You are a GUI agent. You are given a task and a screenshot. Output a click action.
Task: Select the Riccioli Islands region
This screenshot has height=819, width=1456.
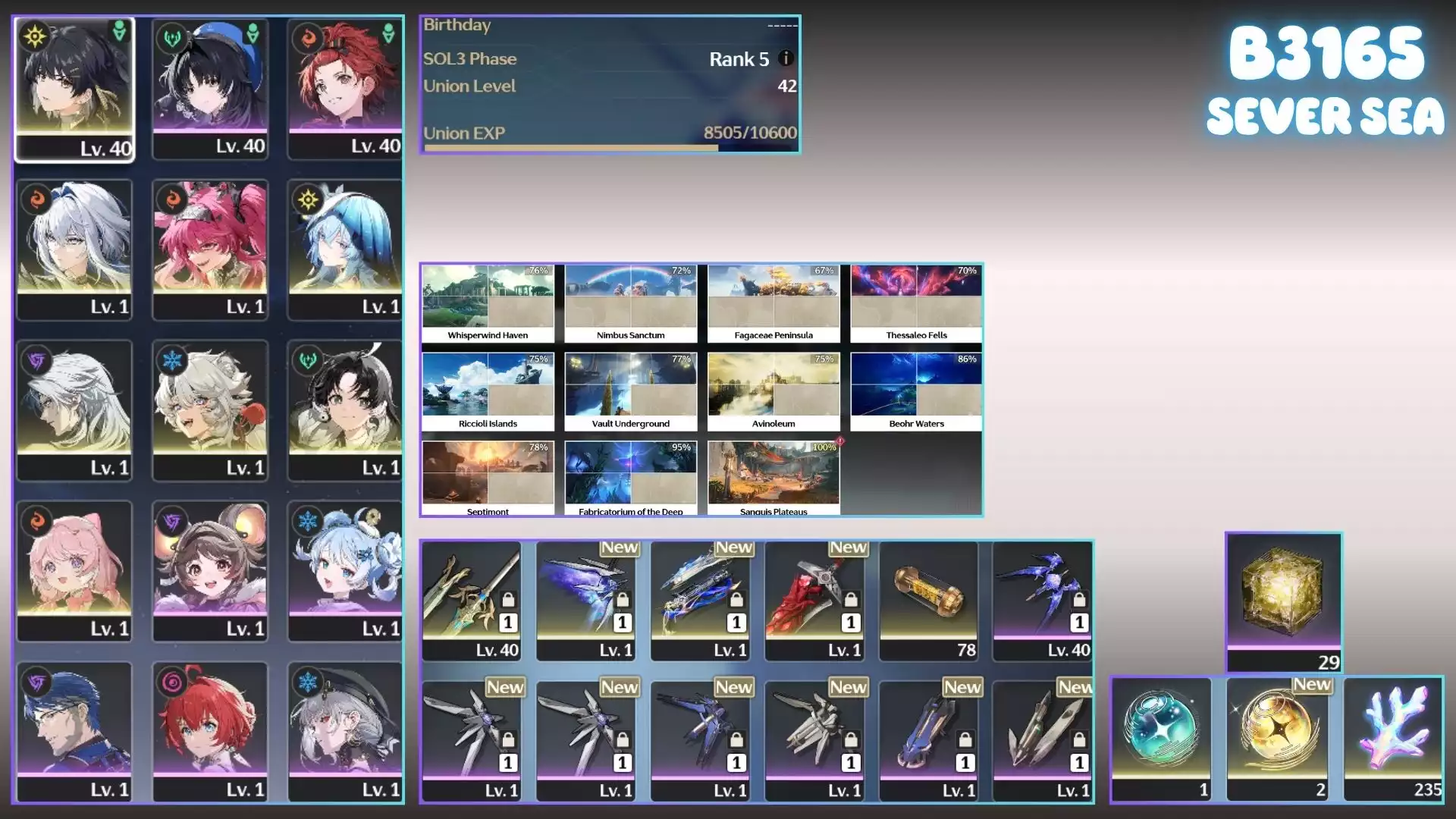[x=488, y=391]
